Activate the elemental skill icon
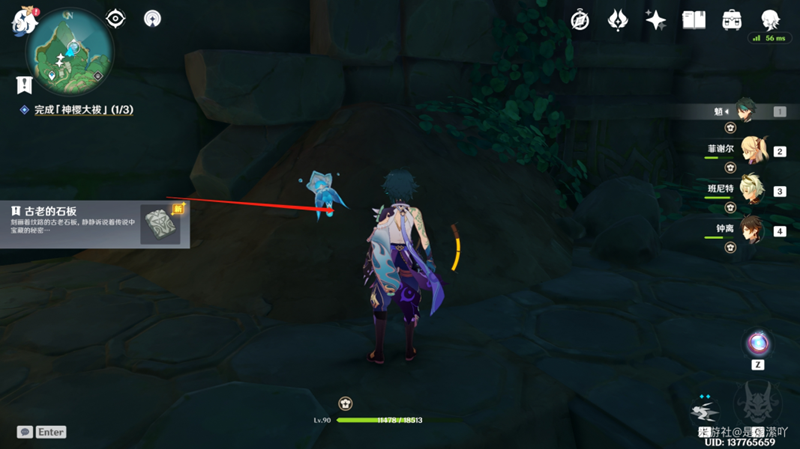The height and width of the screenshot is (449, 800). click(x=708, y=410)
